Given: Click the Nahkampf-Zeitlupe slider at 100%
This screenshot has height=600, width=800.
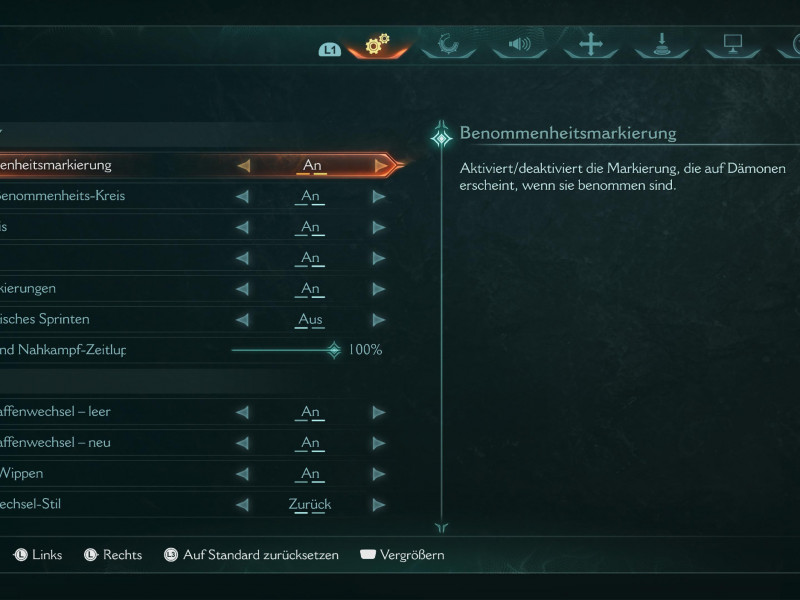Looking at the screenshot, I should click(334, 350).
